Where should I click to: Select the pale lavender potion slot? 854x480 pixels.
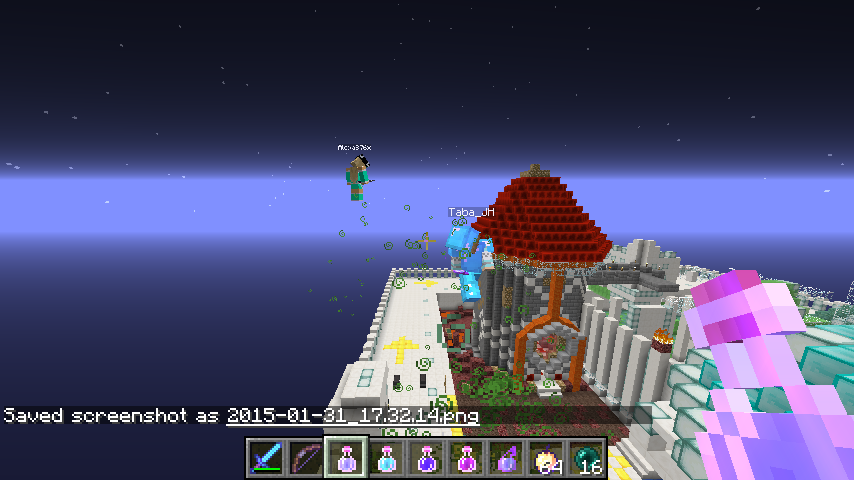pyautogui.click(x=346, y=459)
